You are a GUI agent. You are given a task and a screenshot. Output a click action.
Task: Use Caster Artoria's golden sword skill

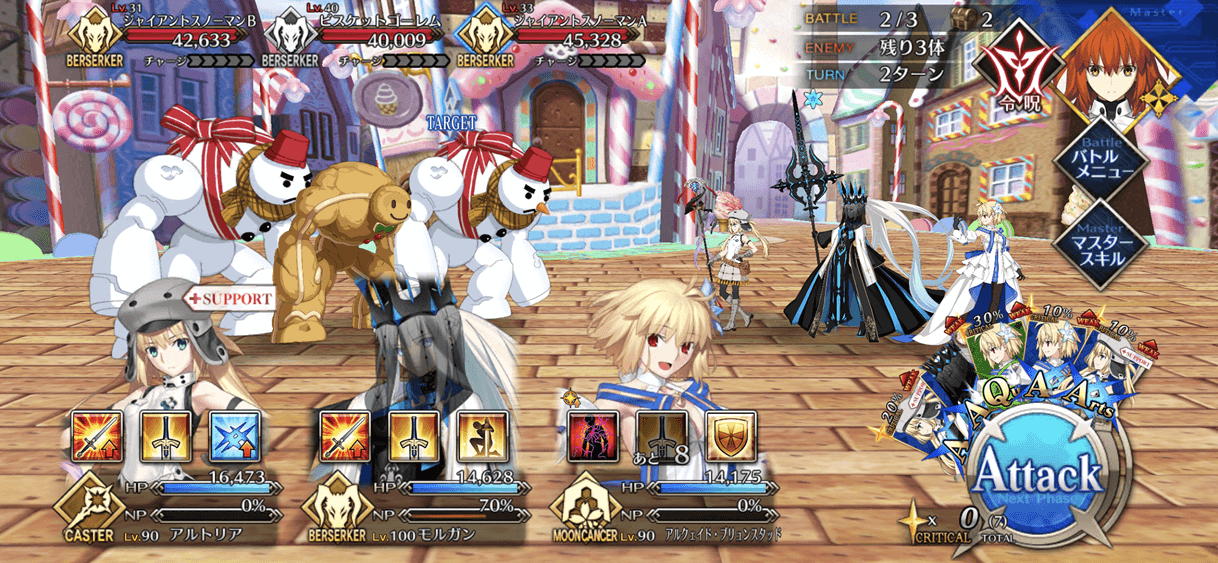point(166,435)
